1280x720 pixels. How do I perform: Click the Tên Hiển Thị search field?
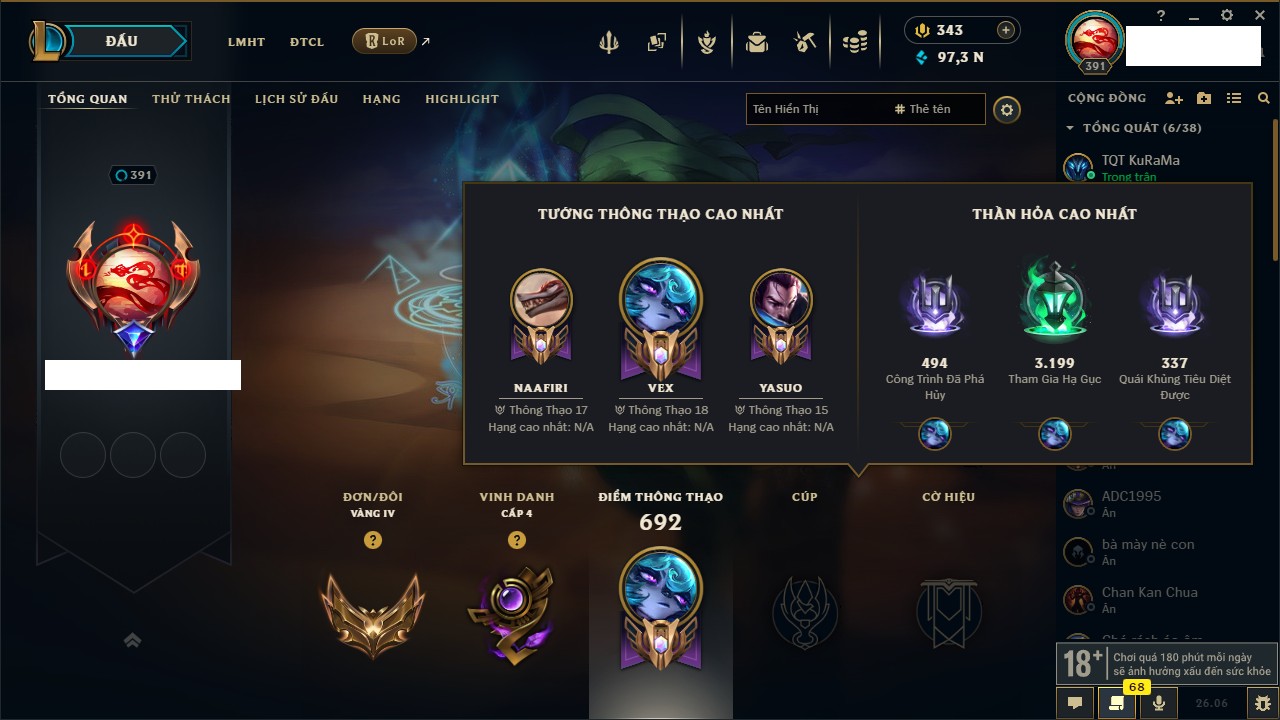(x=815, y=109)
